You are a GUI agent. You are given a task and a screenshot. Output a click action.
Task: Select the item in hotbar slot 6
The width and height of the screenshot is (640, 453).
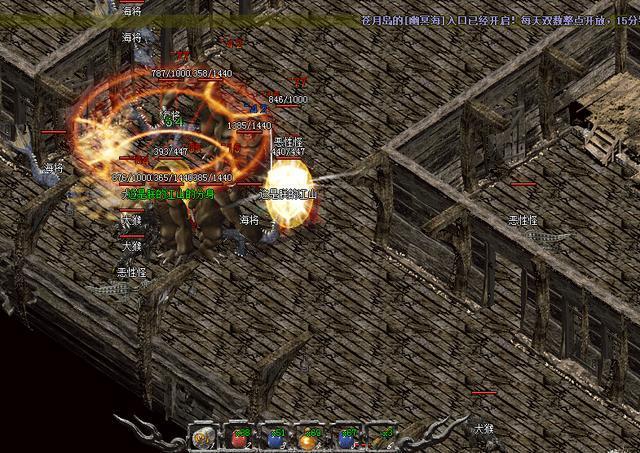pos(381,437)
